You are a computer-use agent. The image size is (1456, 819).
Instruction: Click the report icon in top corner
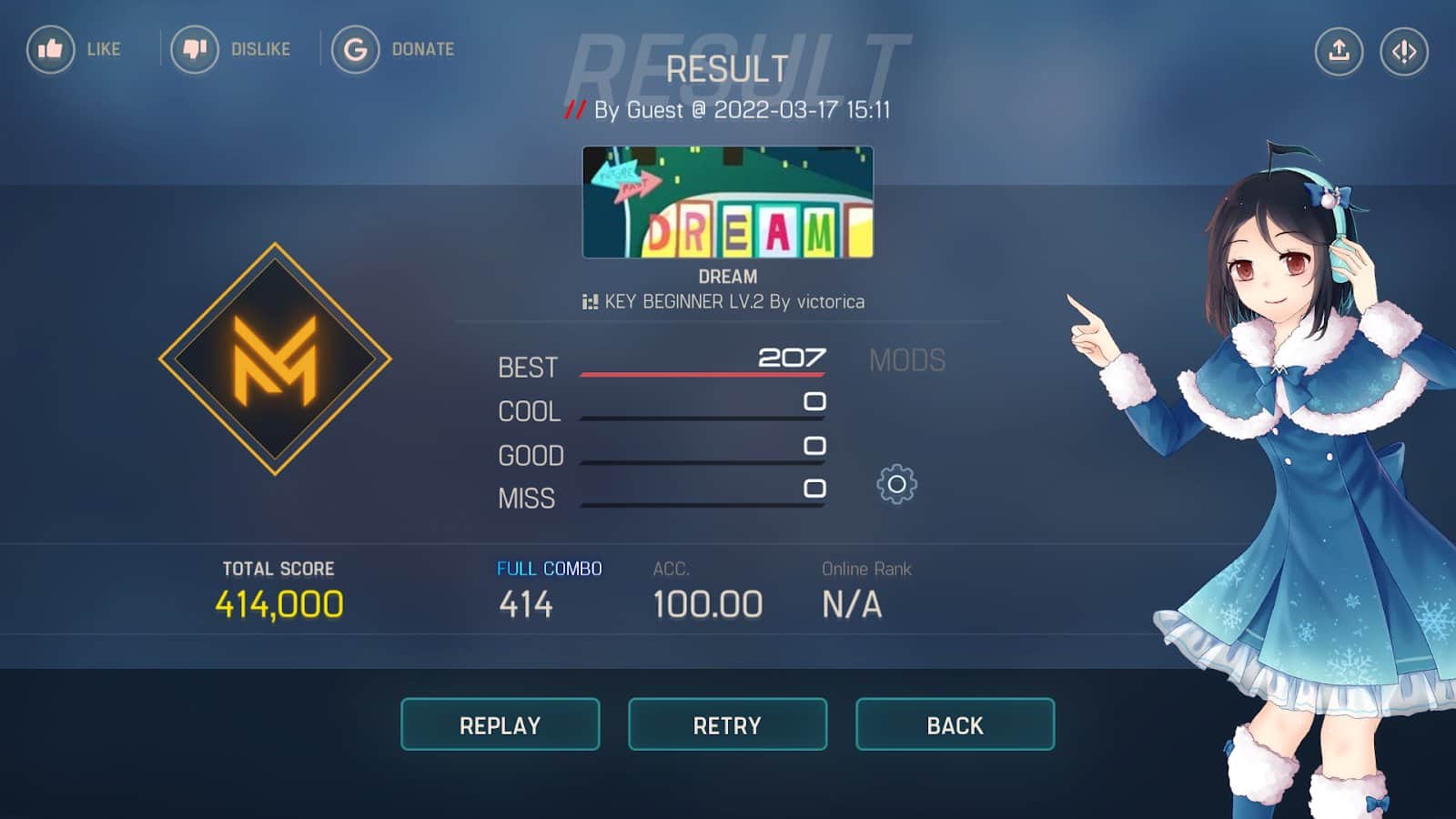click(x=1404, y=51)
